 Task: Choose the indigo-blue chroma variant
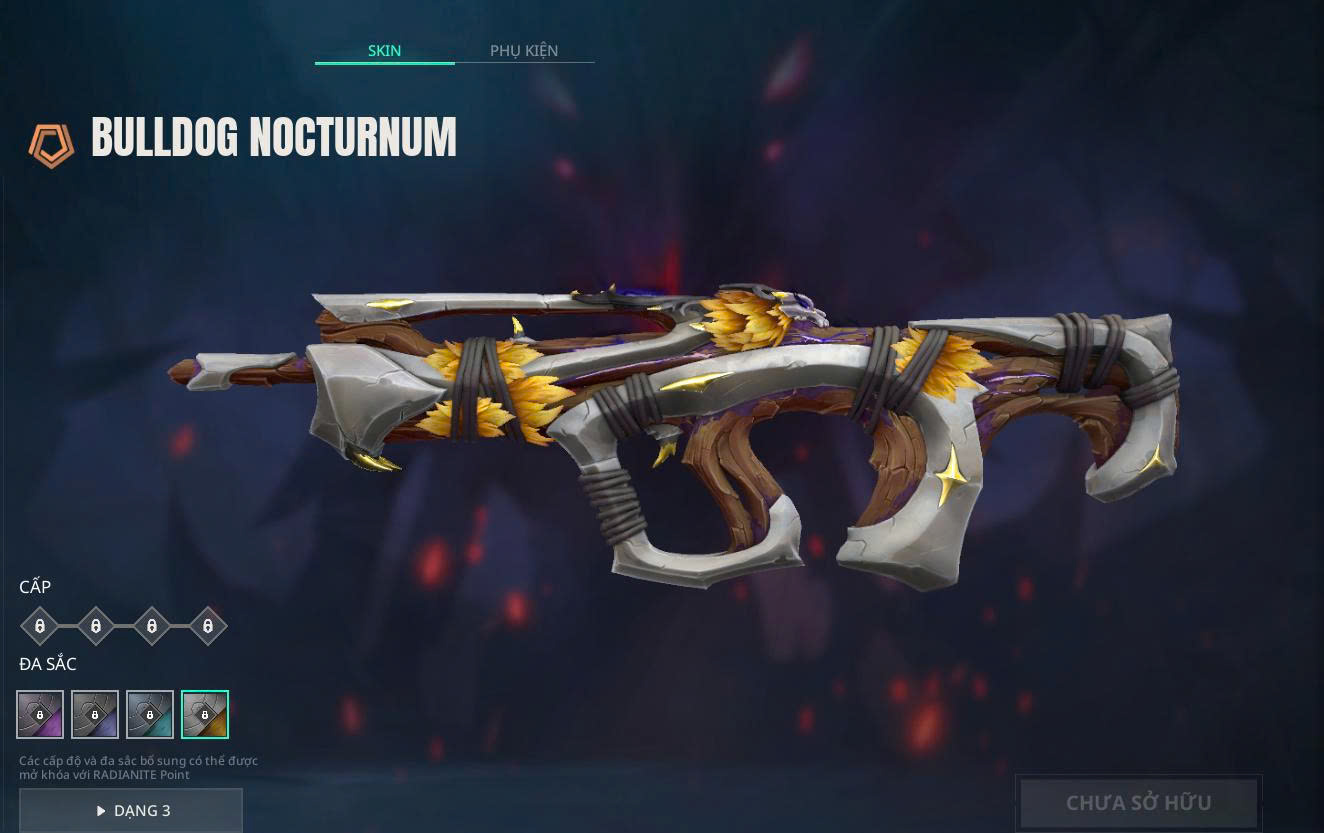[x=95, y=715]
